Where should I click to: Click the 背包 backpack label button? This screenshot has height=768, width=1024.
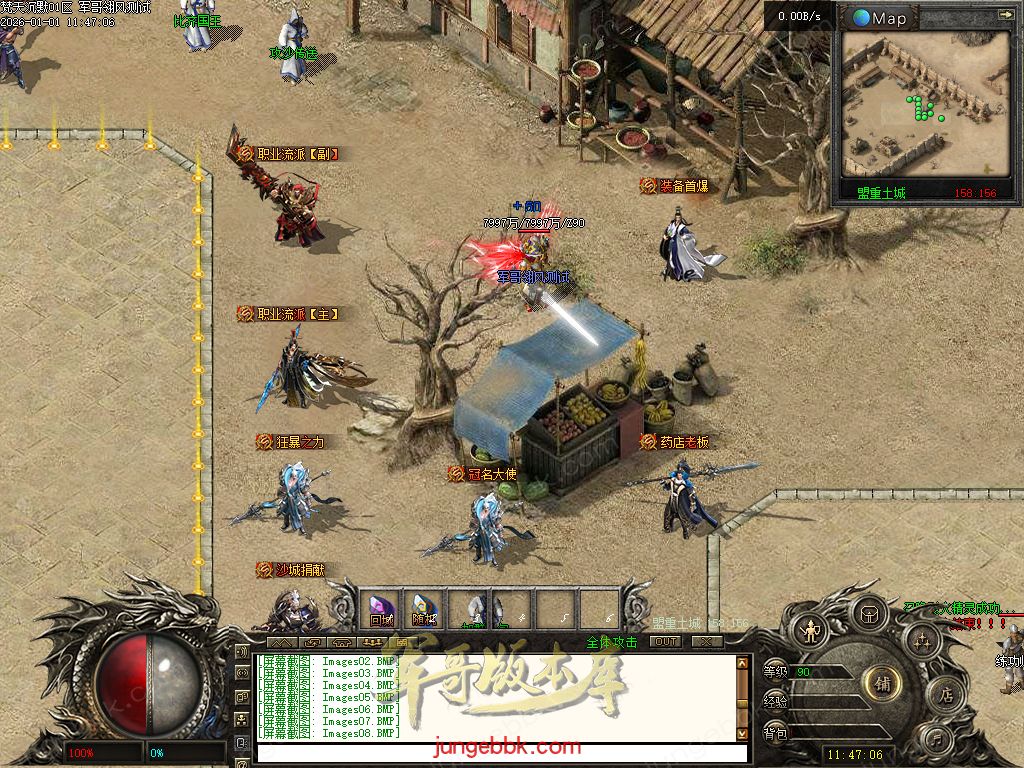(776, 733)
